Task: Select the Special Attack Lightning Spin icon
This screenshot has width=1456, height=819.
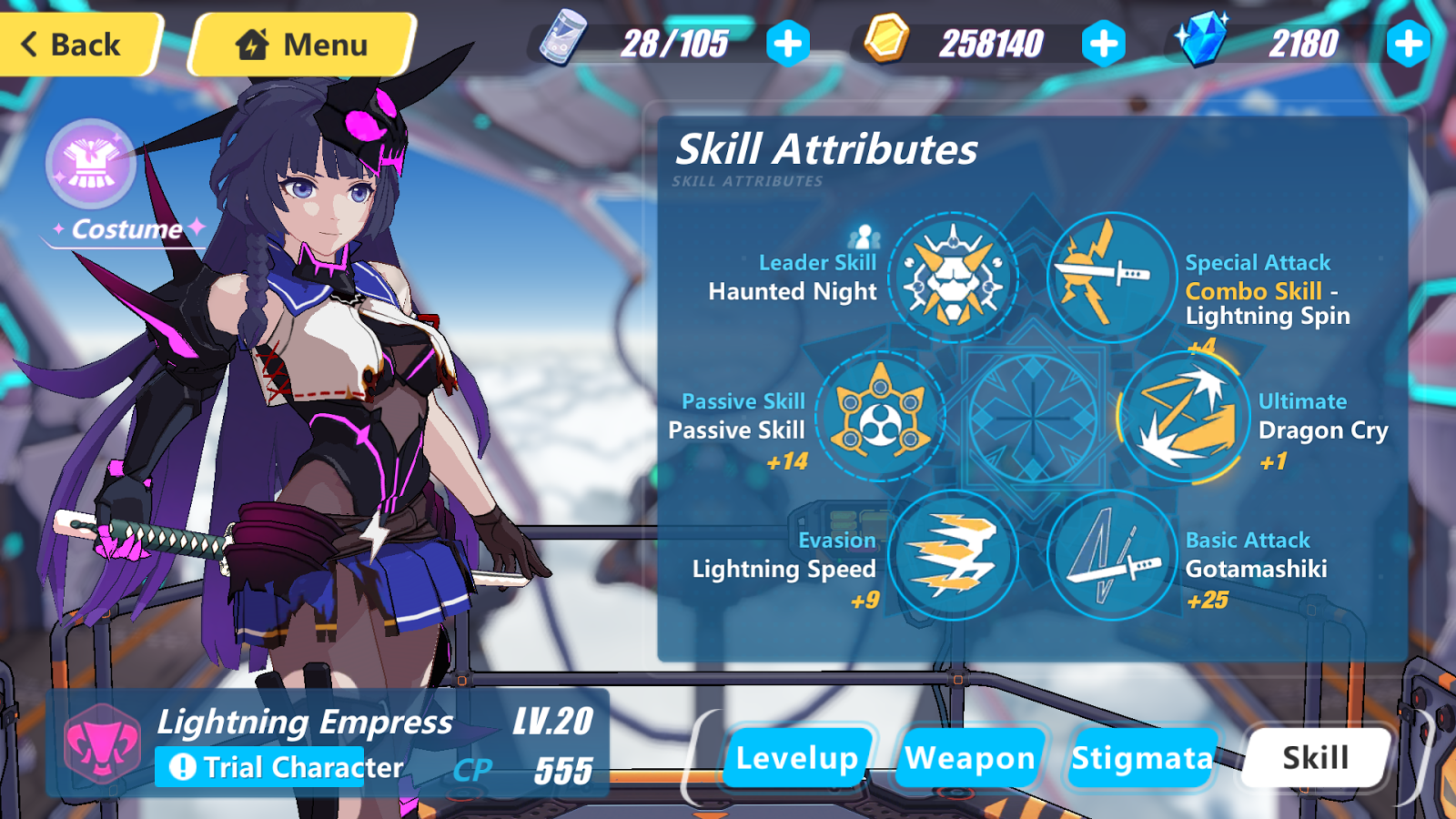Action: coord(1110,278)
